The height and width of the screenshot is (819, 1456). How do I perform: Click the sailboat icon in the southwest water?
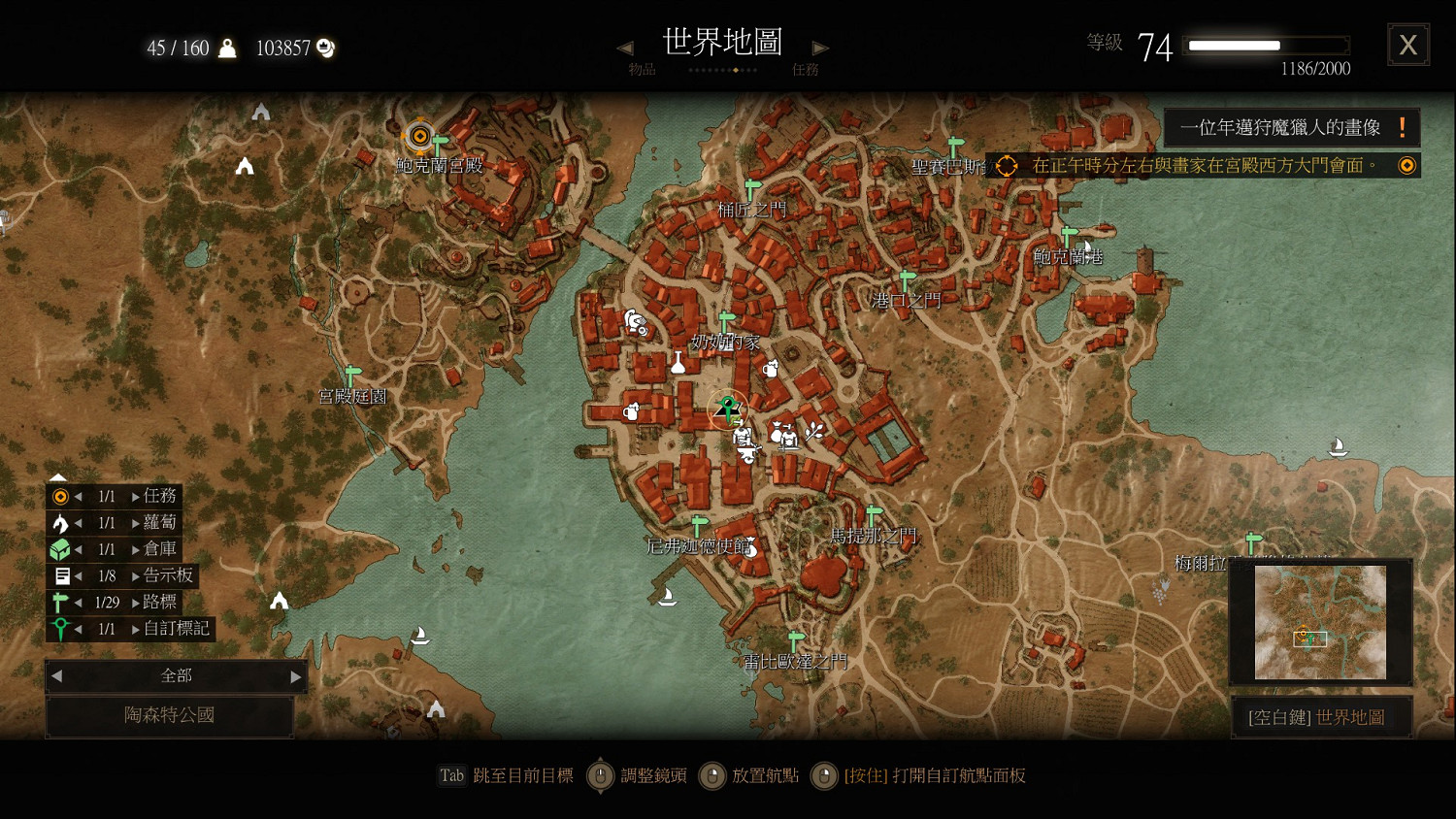(x=422, y=635)
